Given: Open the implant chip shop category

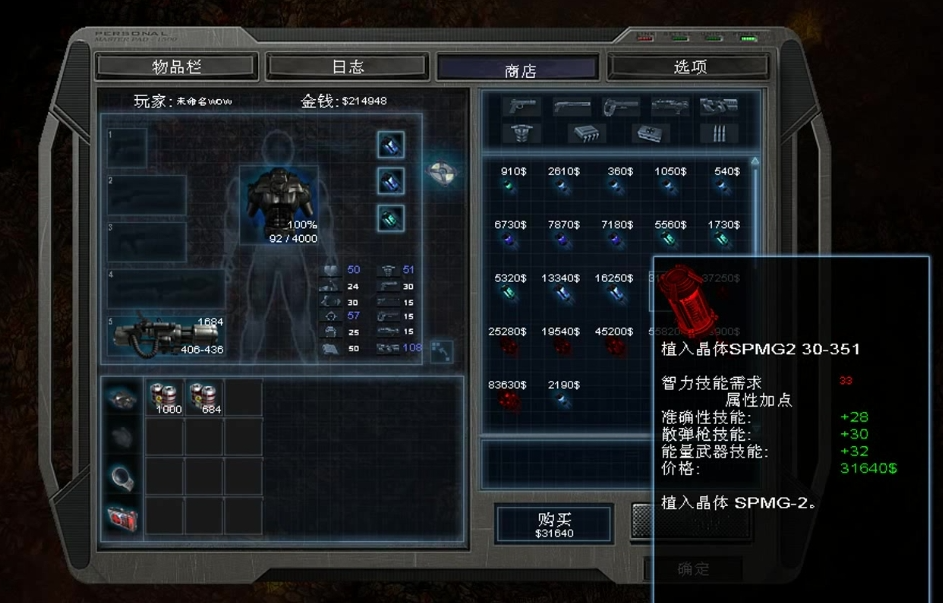Looking at the screenshot, I should tap(586, 132).
